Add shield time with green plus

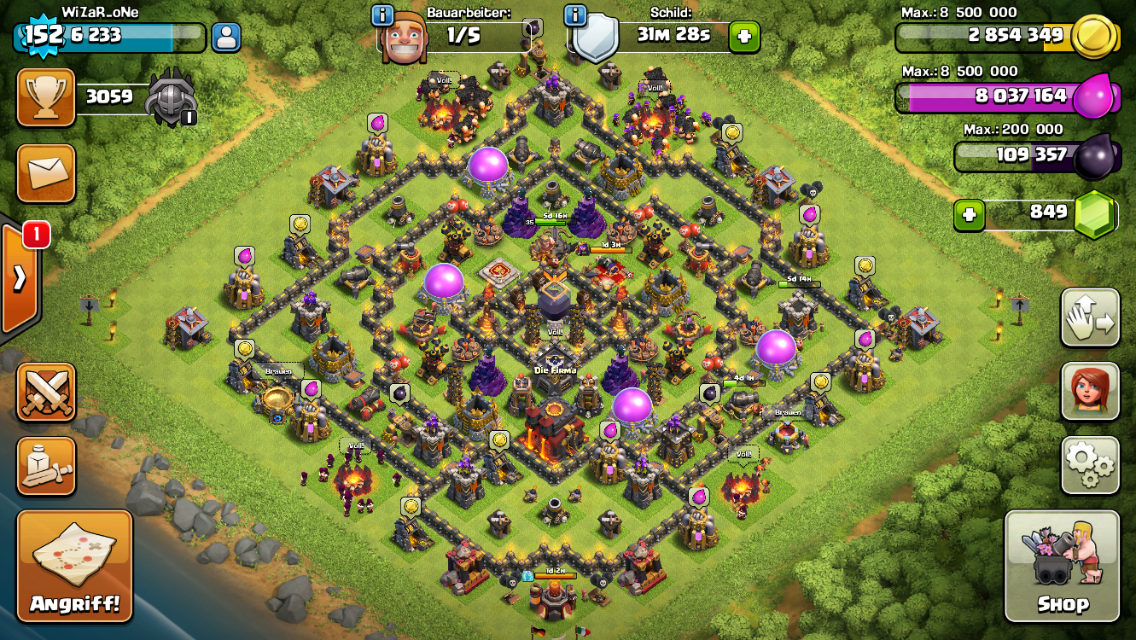743,37
